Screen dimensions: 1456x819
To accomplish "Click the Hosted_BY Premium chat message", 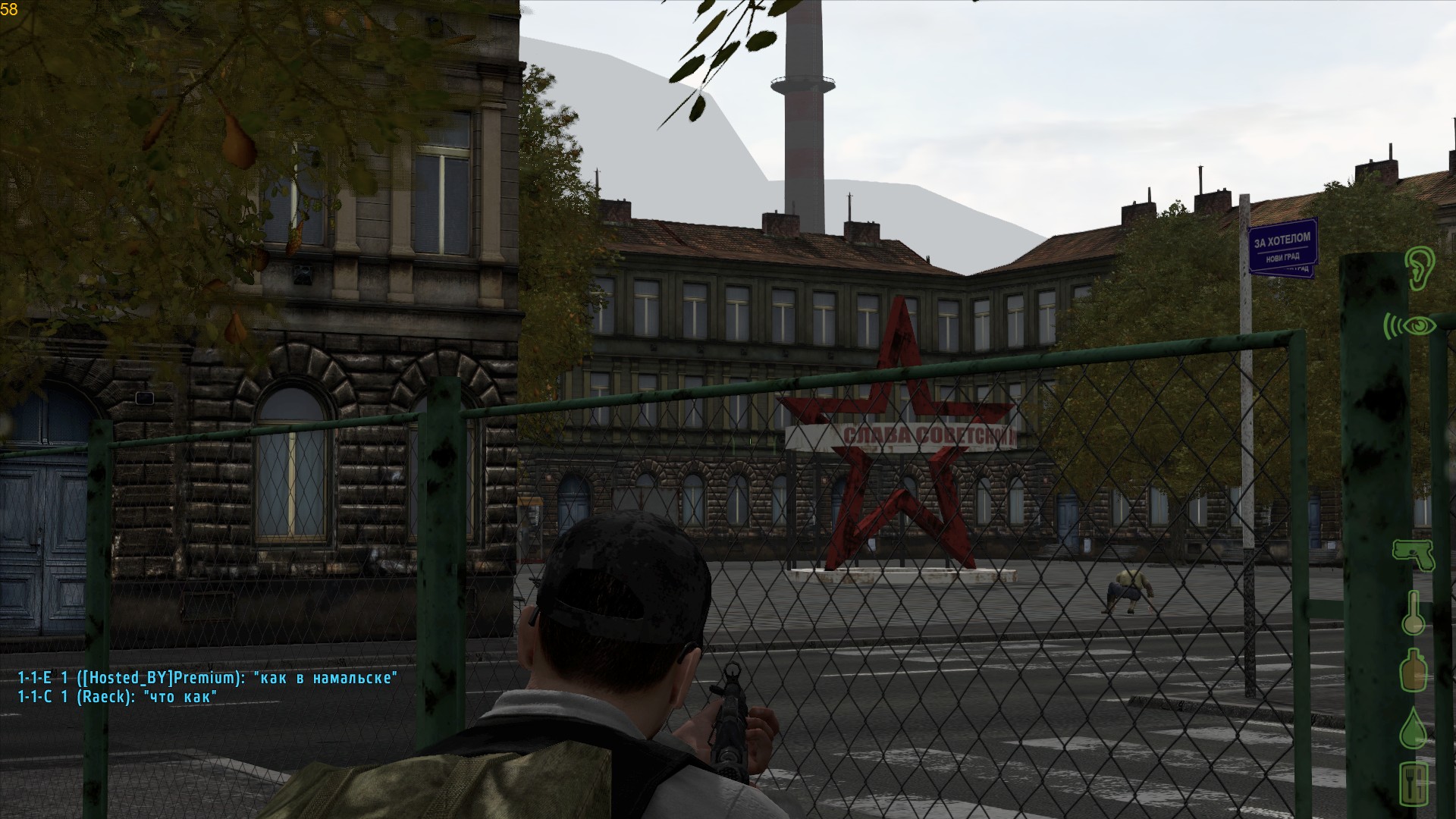I will click(x=207, y=678).
